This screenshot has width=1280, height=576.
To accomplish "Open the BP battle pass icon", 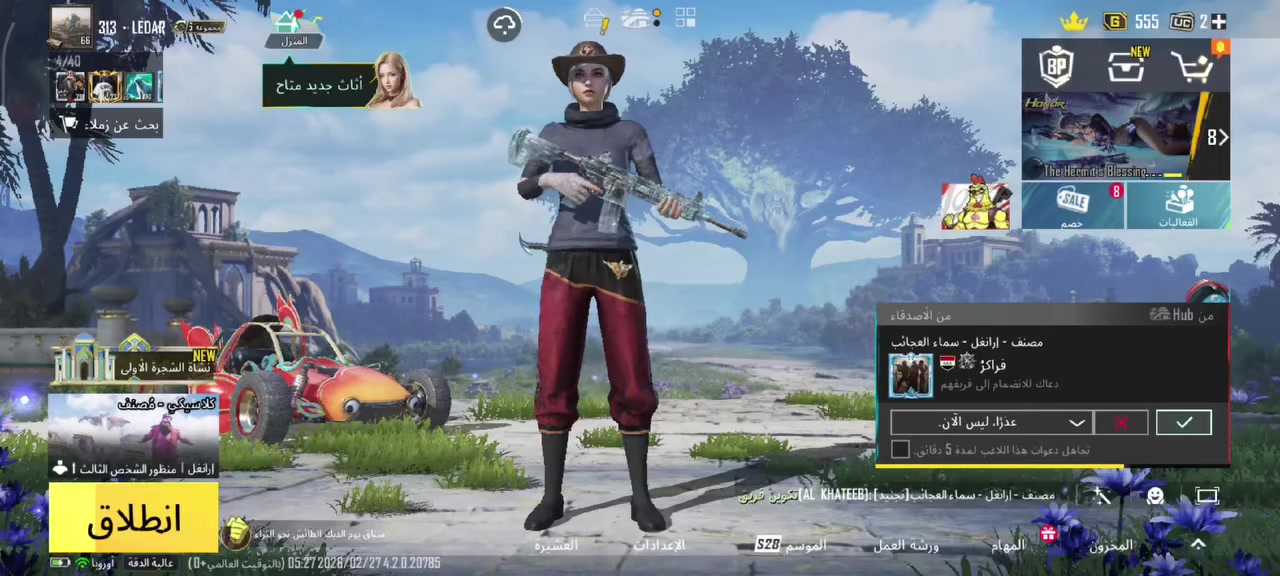I will [x=1056, y=67].
